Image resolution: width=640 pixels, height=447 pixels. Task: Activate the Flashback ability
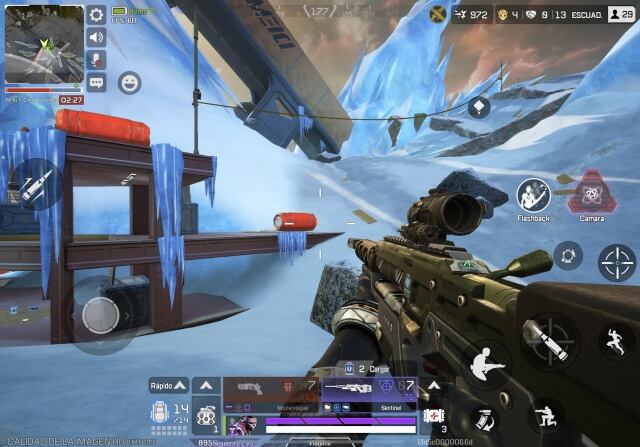533,193
